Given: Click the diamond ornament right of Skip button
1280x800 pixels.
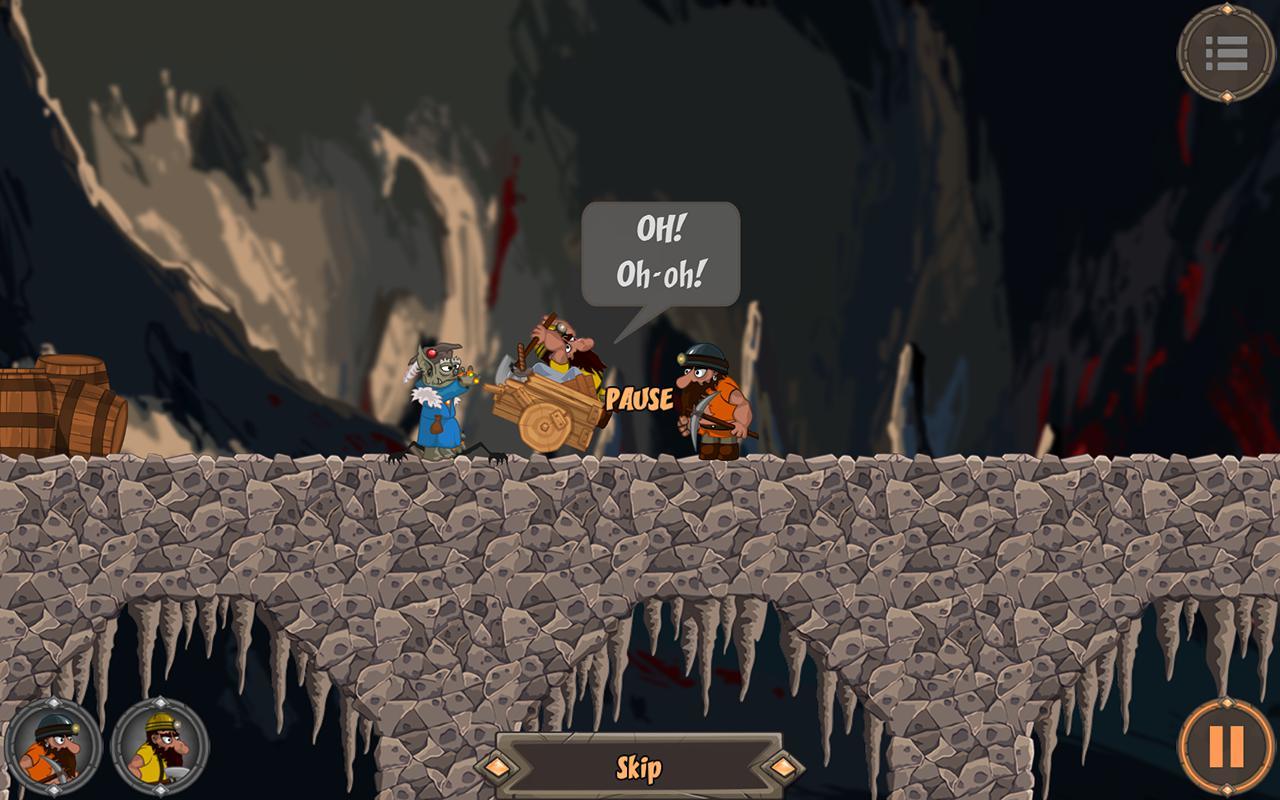Looking at the screenshot, I should pyautogui.click(x=781, y=766).
